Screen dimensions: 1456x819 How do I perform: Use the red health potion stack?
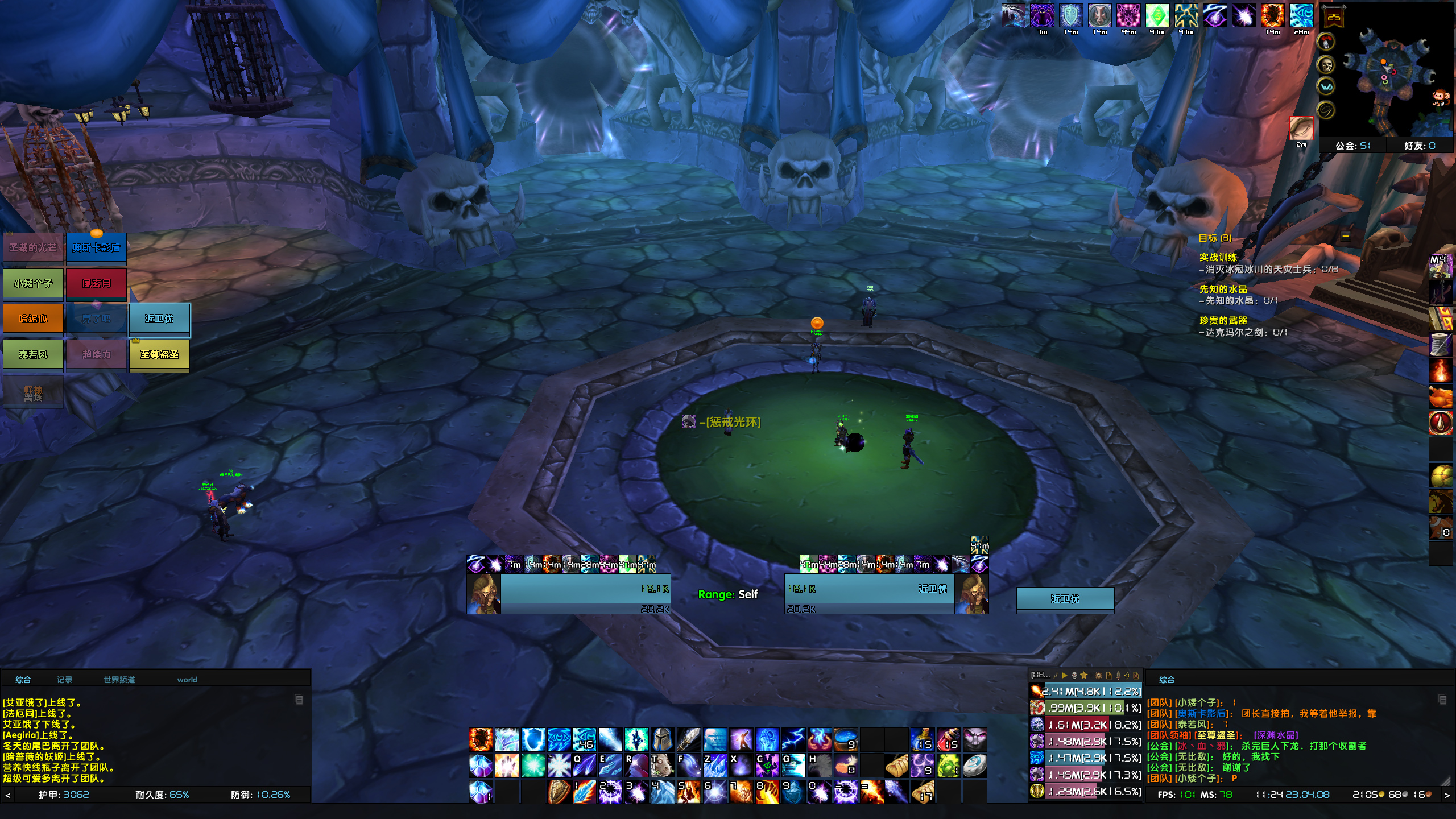[949, 740]
